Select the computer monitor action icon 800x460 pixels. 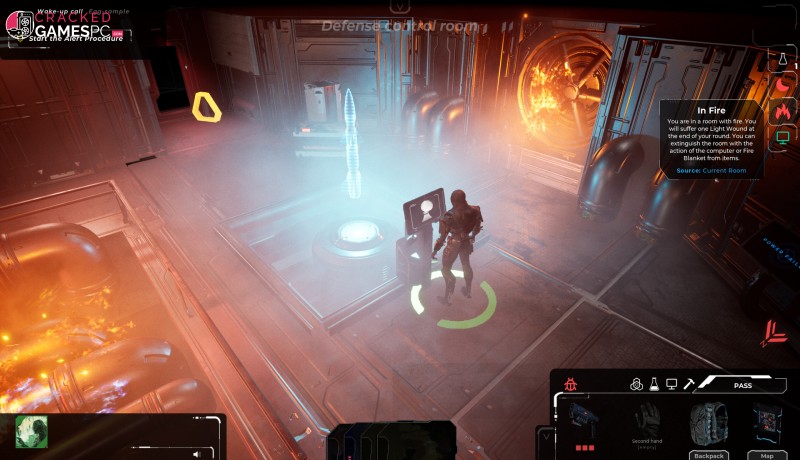672,384
